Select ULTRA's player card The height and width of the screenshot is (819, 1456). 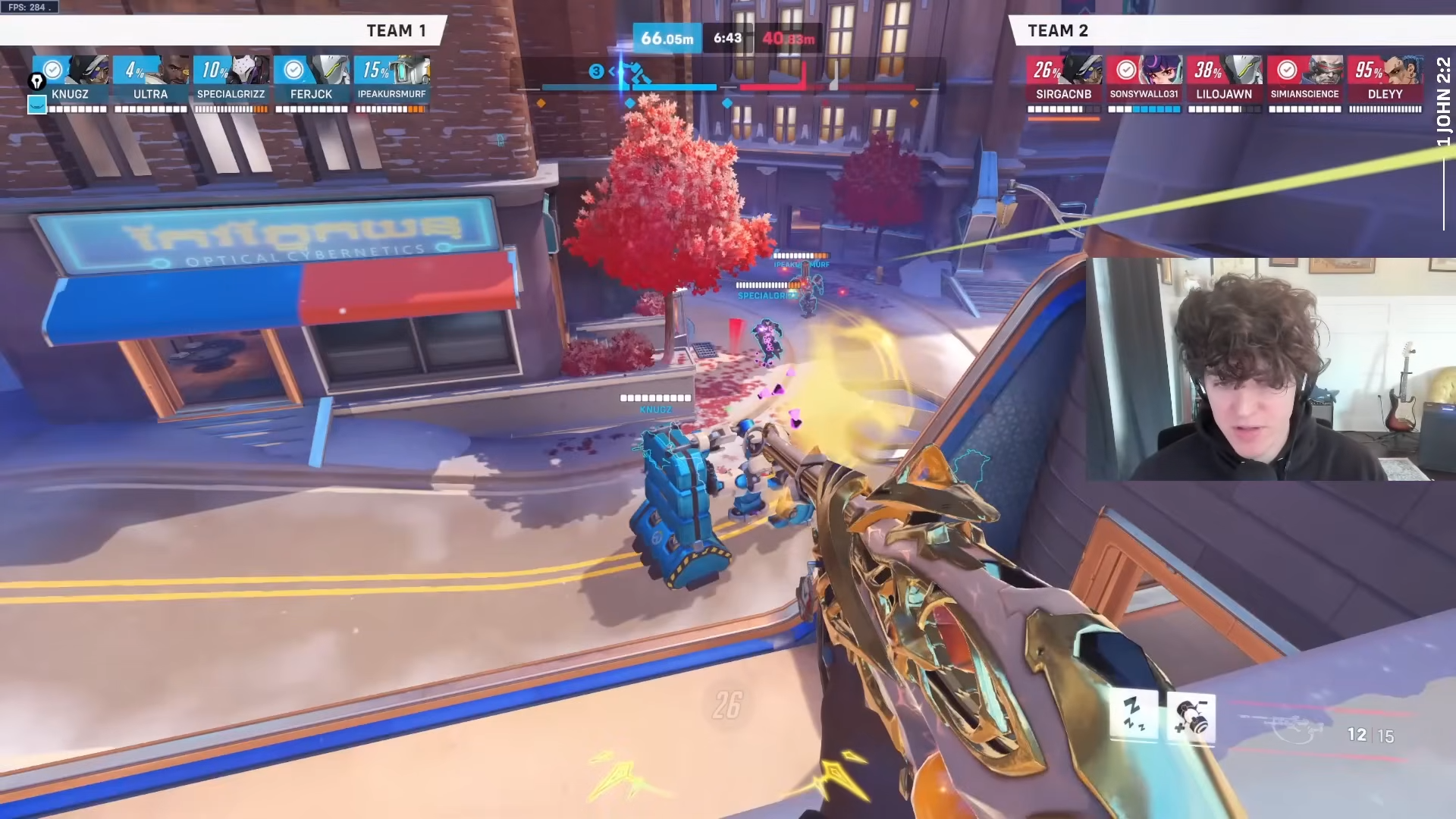[x=151, y=83]
